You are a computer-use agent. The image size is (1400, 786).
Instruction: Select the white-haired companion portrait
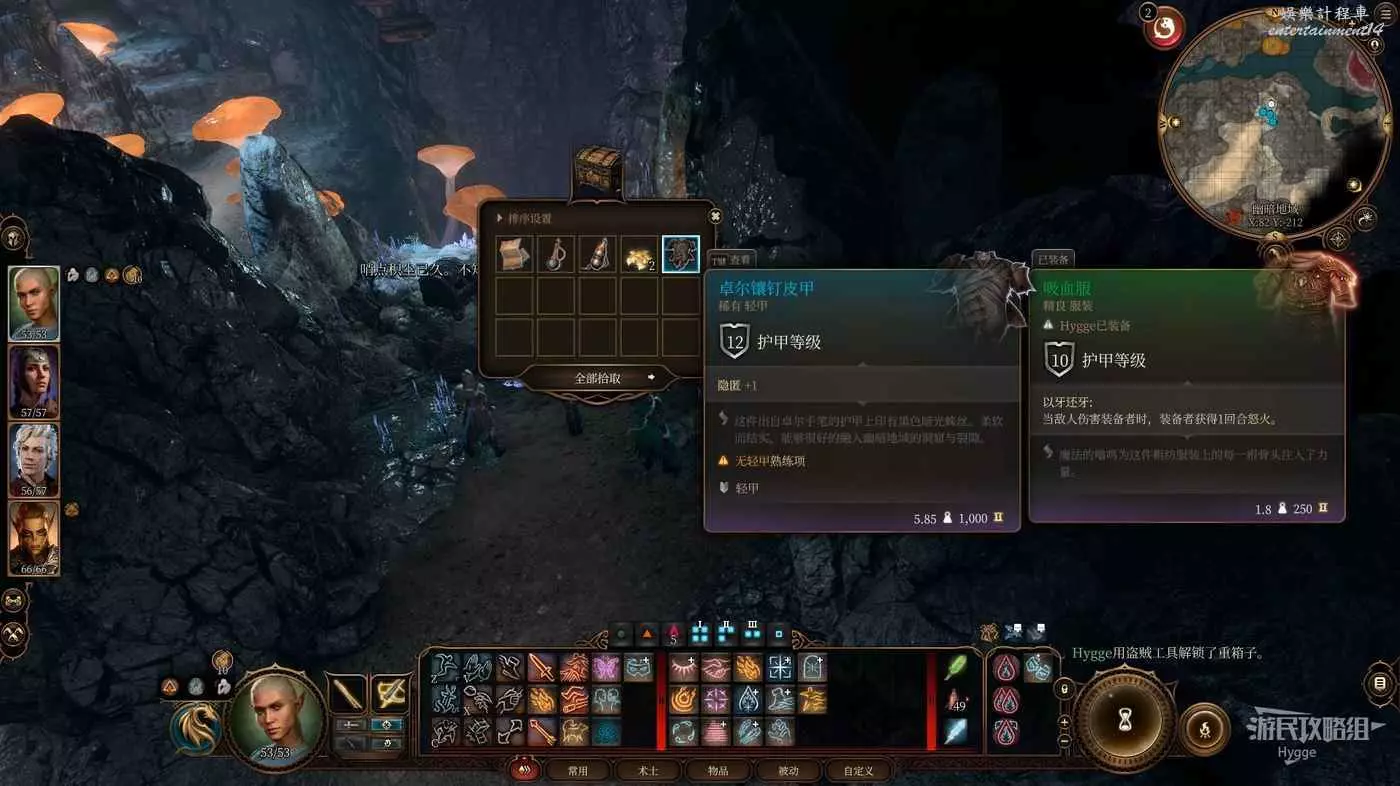(x=33, y=460)
